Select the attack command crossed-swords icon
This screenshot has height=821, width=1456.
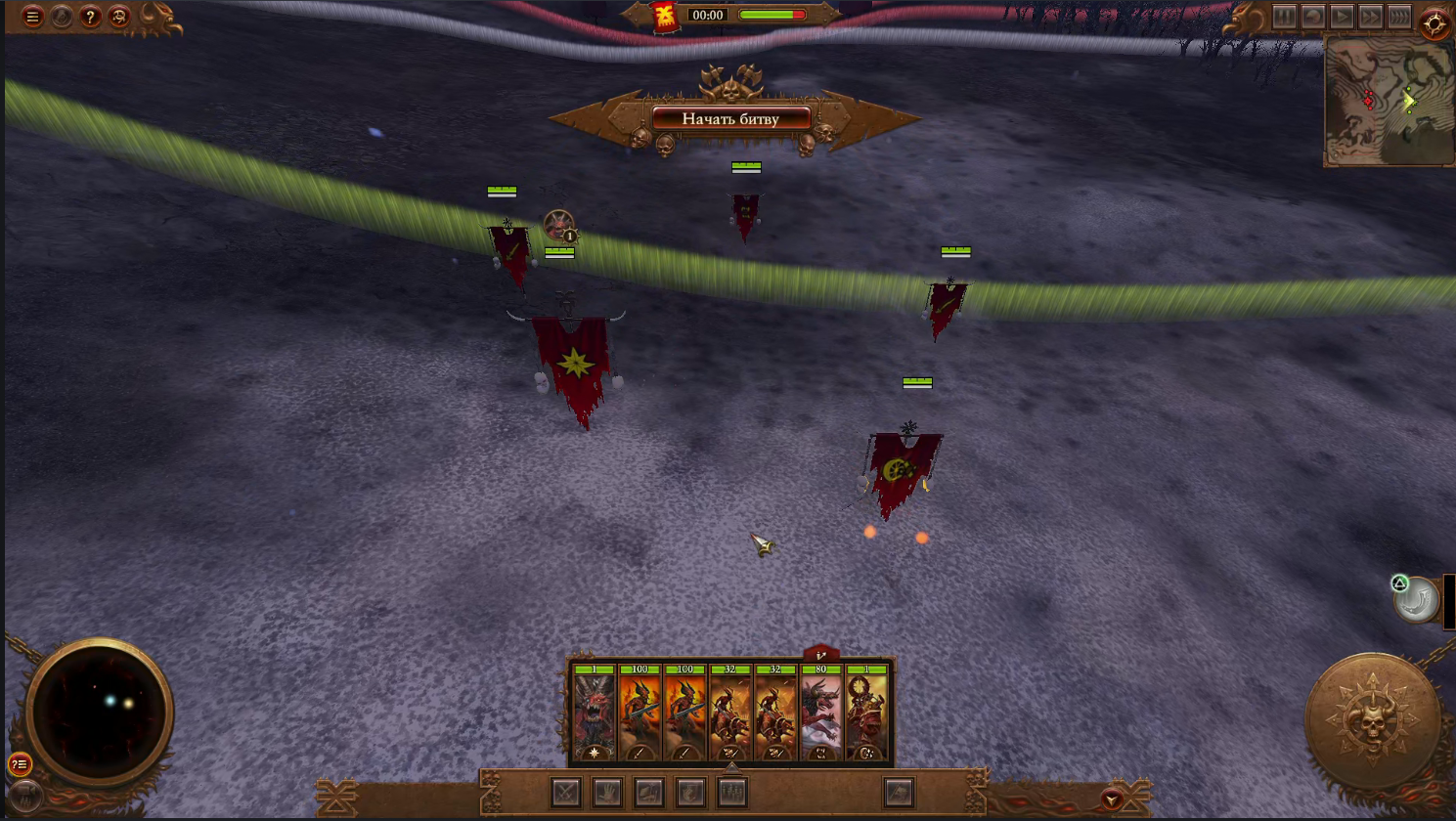point(565,790)
